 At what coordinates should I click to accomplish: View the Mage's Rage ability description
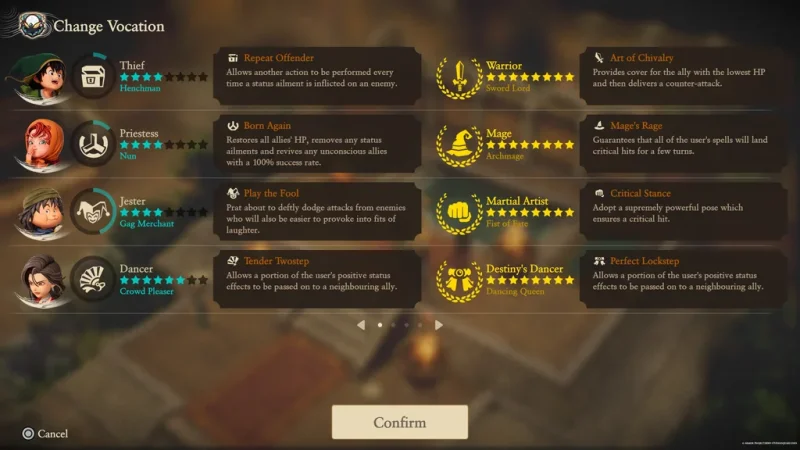[x=683, y=143]
